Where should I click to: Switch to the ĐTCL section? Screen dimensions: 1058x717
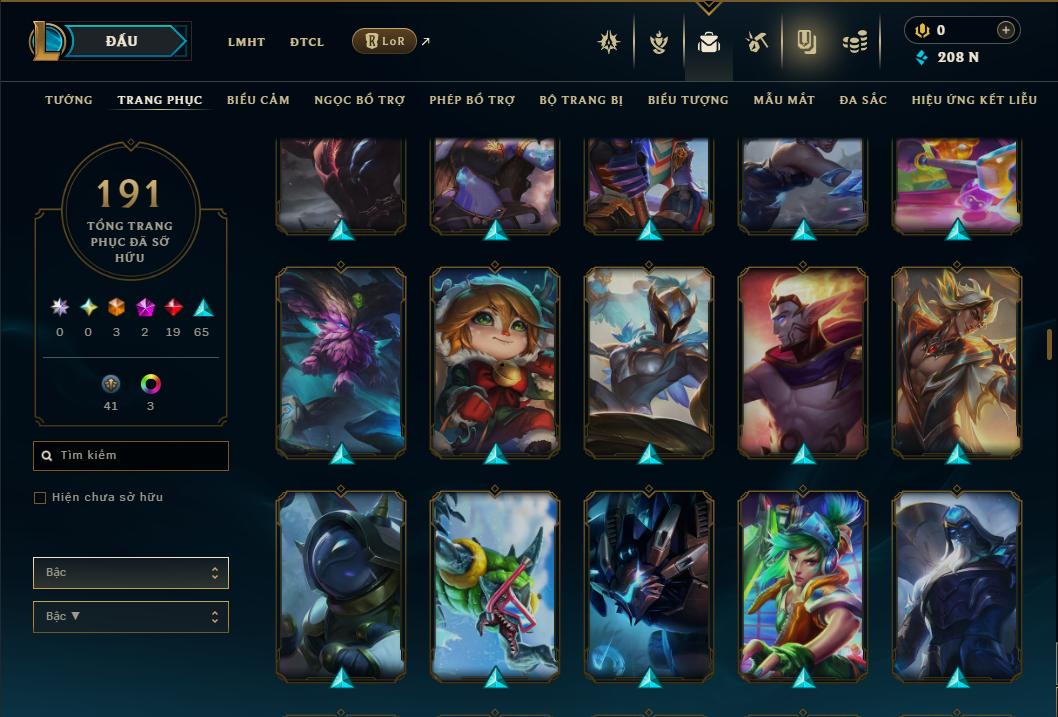click(x=307, y=42)
